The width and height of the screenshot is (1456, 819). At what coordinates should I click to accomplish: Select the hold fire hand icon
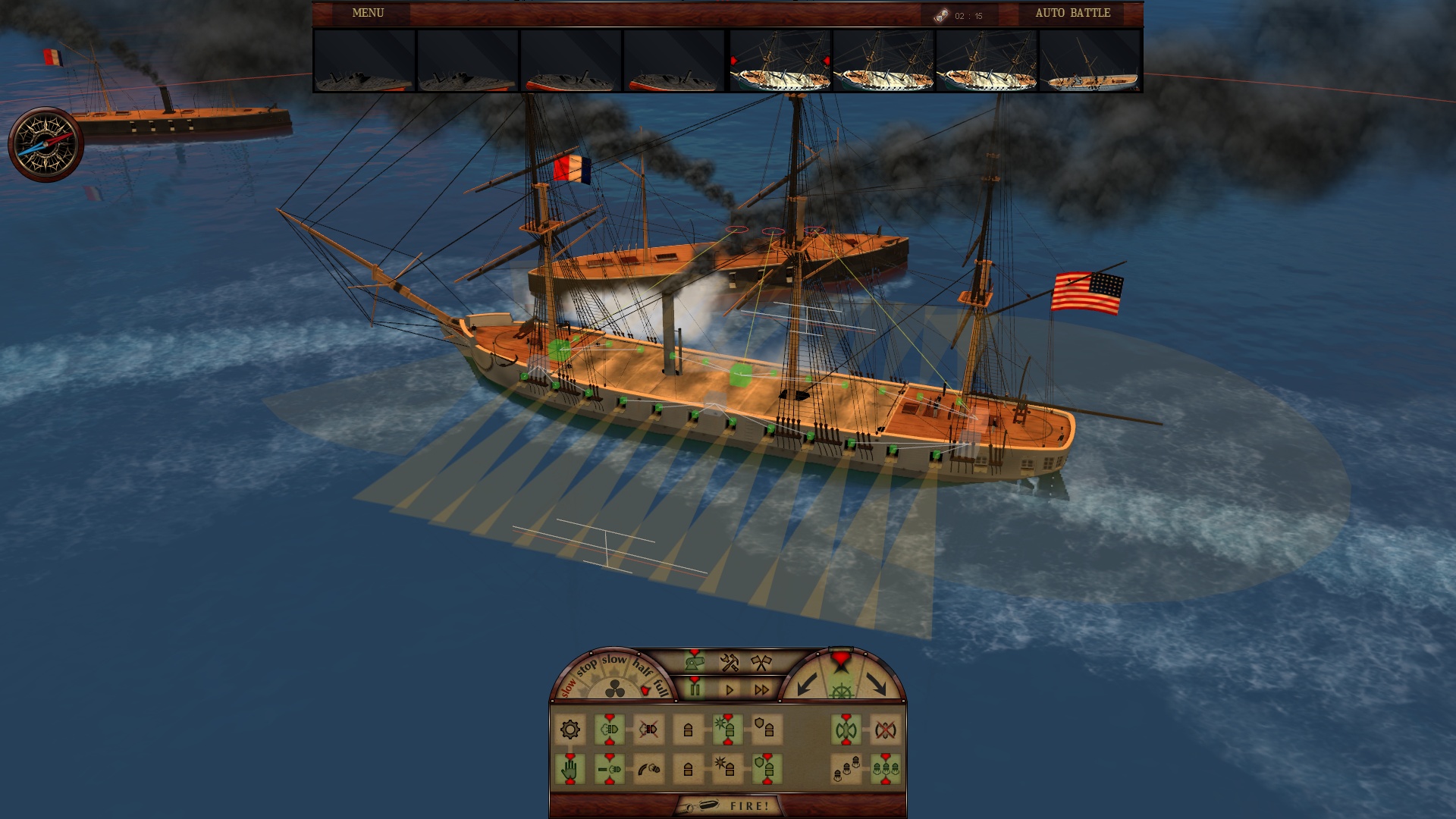tap(570, 767)
